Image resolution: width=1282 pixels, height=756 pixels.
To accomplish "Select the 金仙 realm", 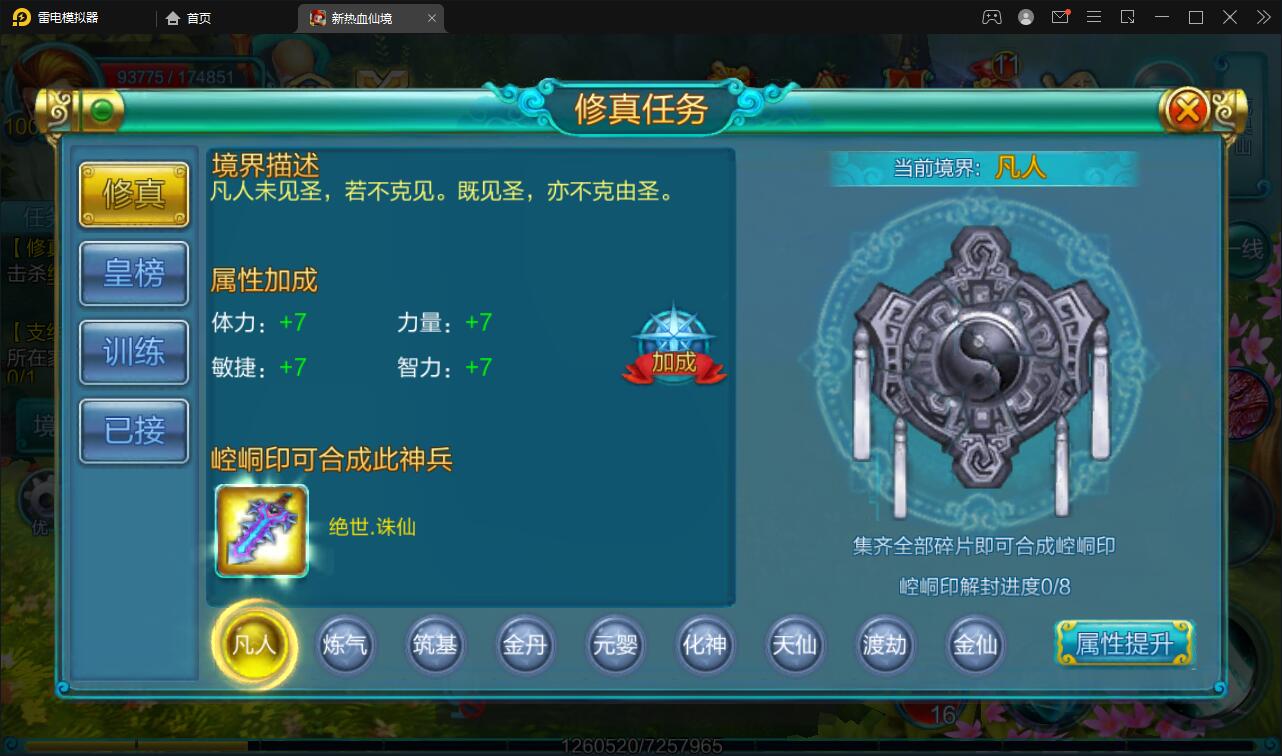I will click(x=974, y=645).
